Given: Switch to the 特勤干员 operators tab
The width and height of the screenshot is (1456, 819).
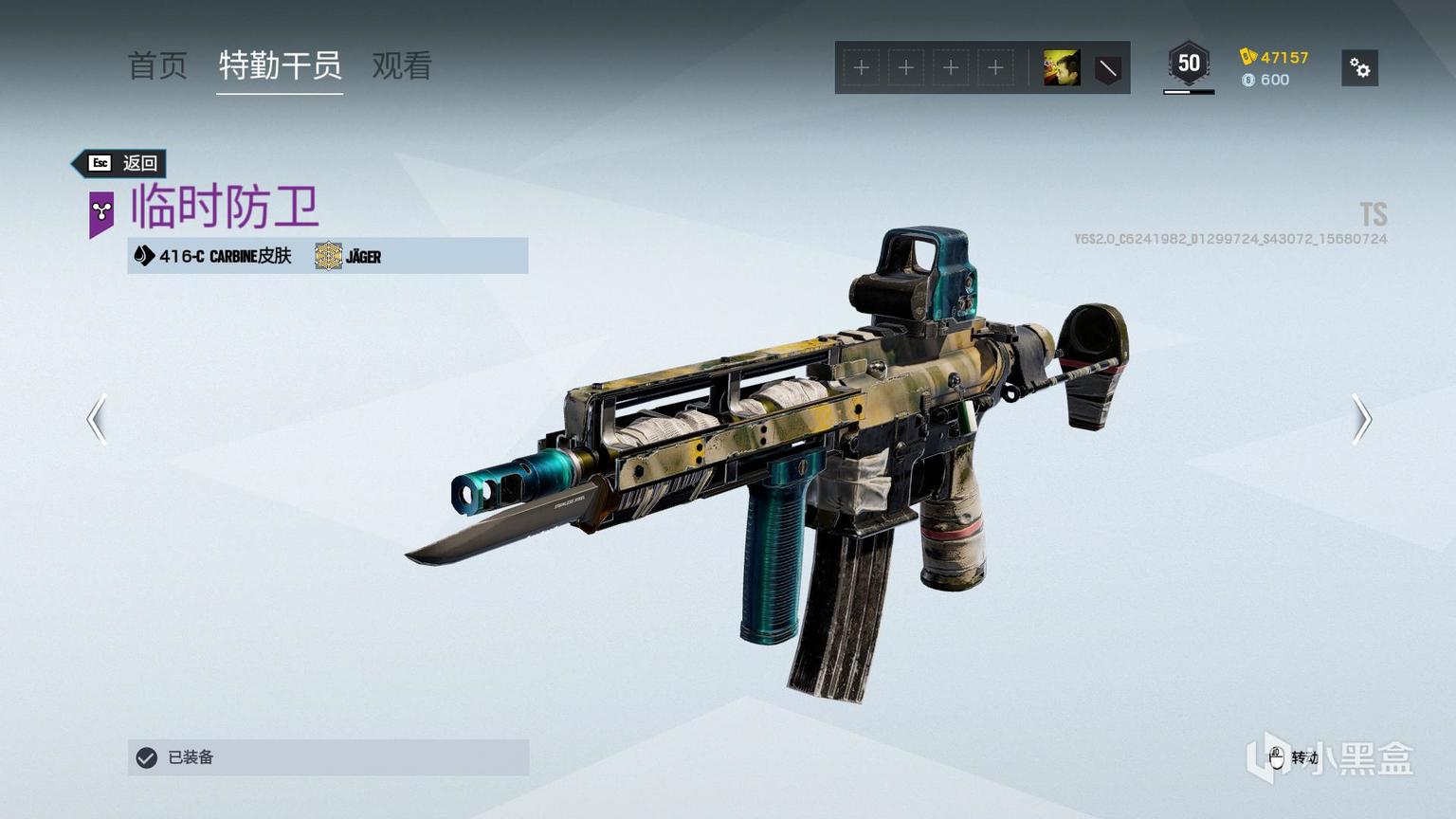Looking at the screenshot, I should point(280,66).
